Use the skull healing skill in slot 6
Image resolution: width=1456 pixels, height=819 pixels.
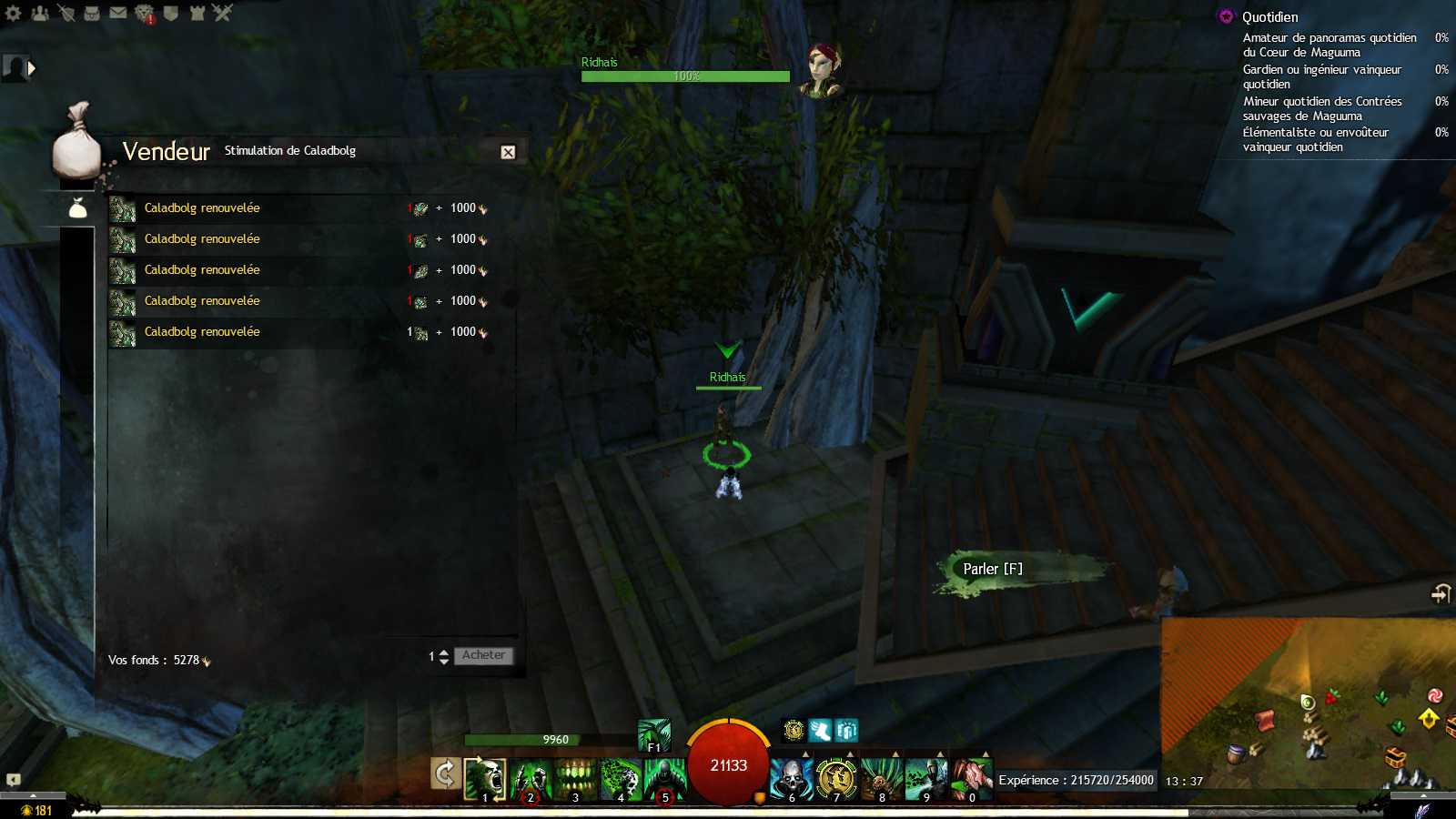click(x=791, y=780)
